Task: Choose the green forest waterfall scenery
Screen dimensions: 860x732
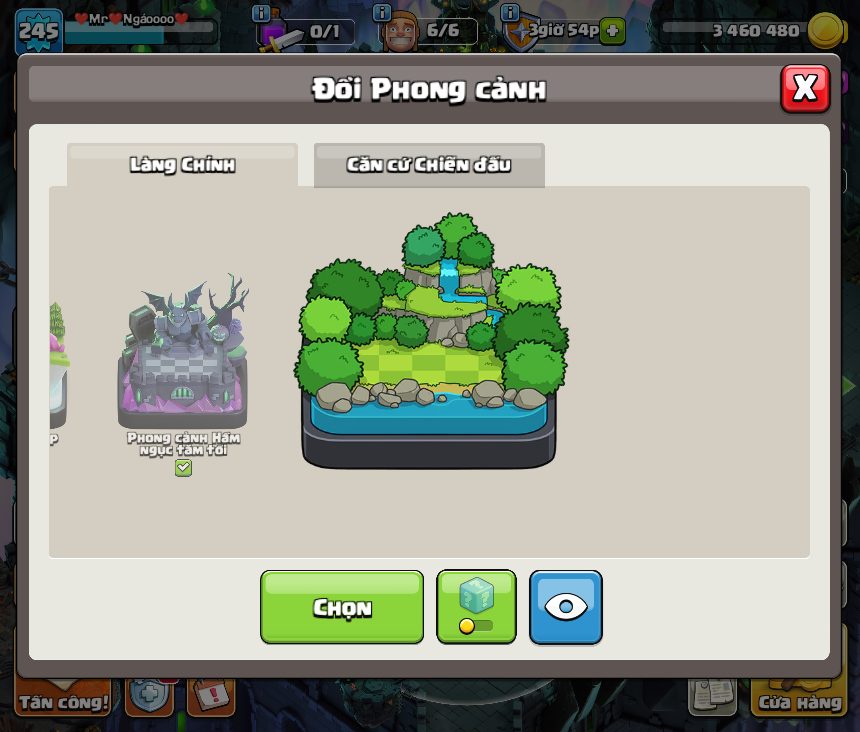Action: (430, 340)
